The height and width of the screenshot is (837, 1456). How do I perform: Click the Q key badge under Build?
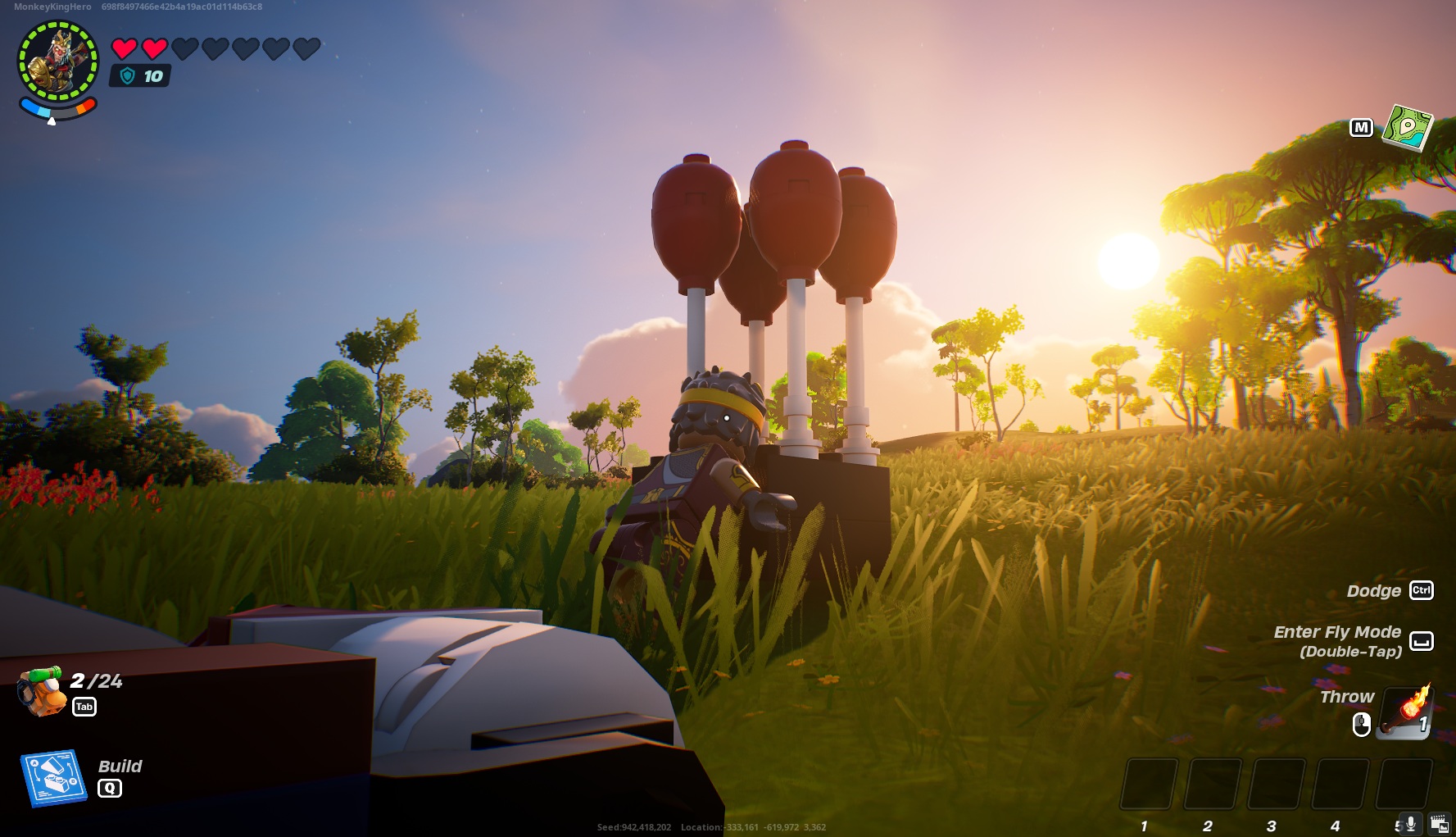[109, 788]
